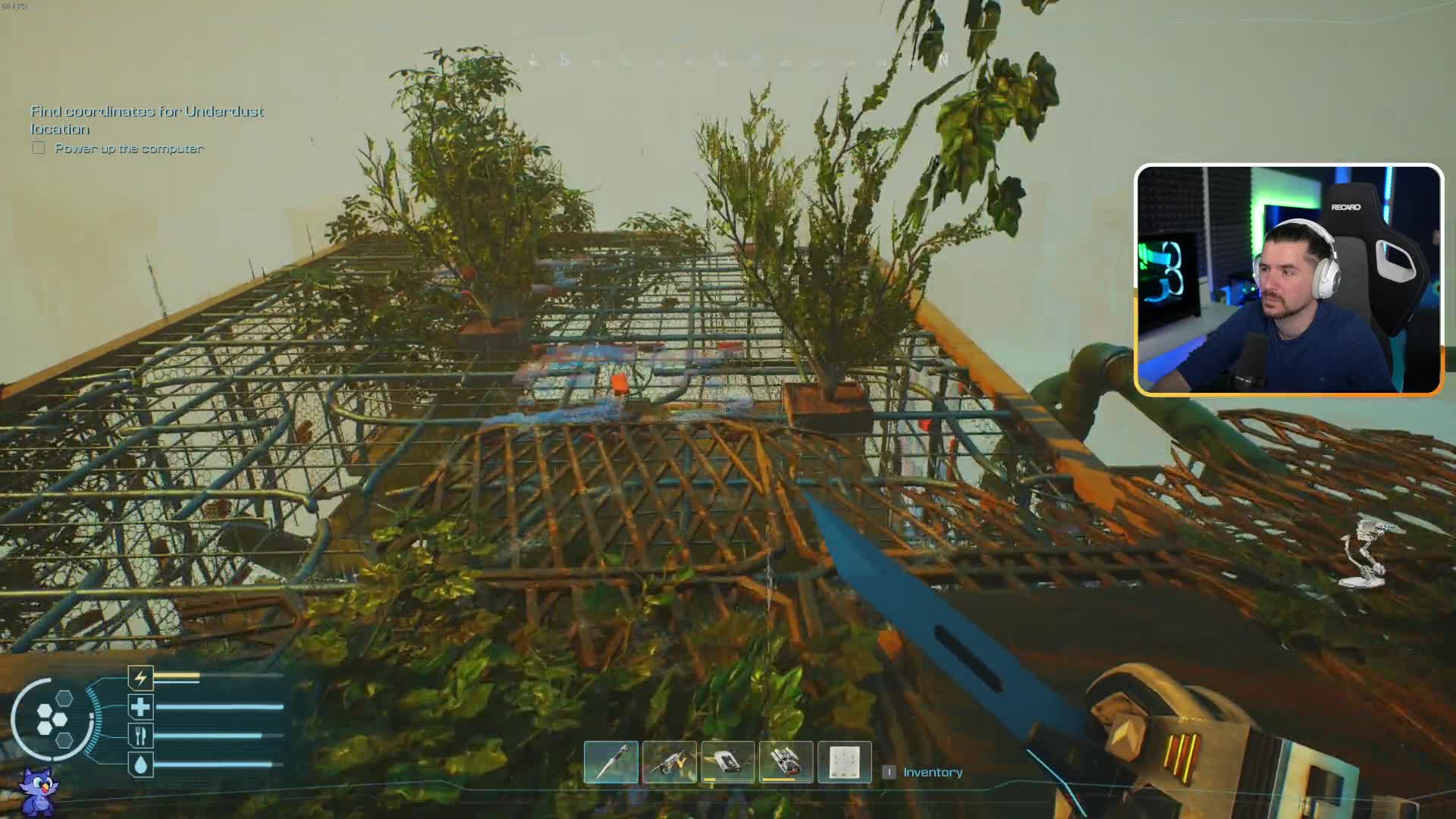Click the lightning bolt energy icon
The height and width of the screenshot is (819, 1456).
[140, 677]
